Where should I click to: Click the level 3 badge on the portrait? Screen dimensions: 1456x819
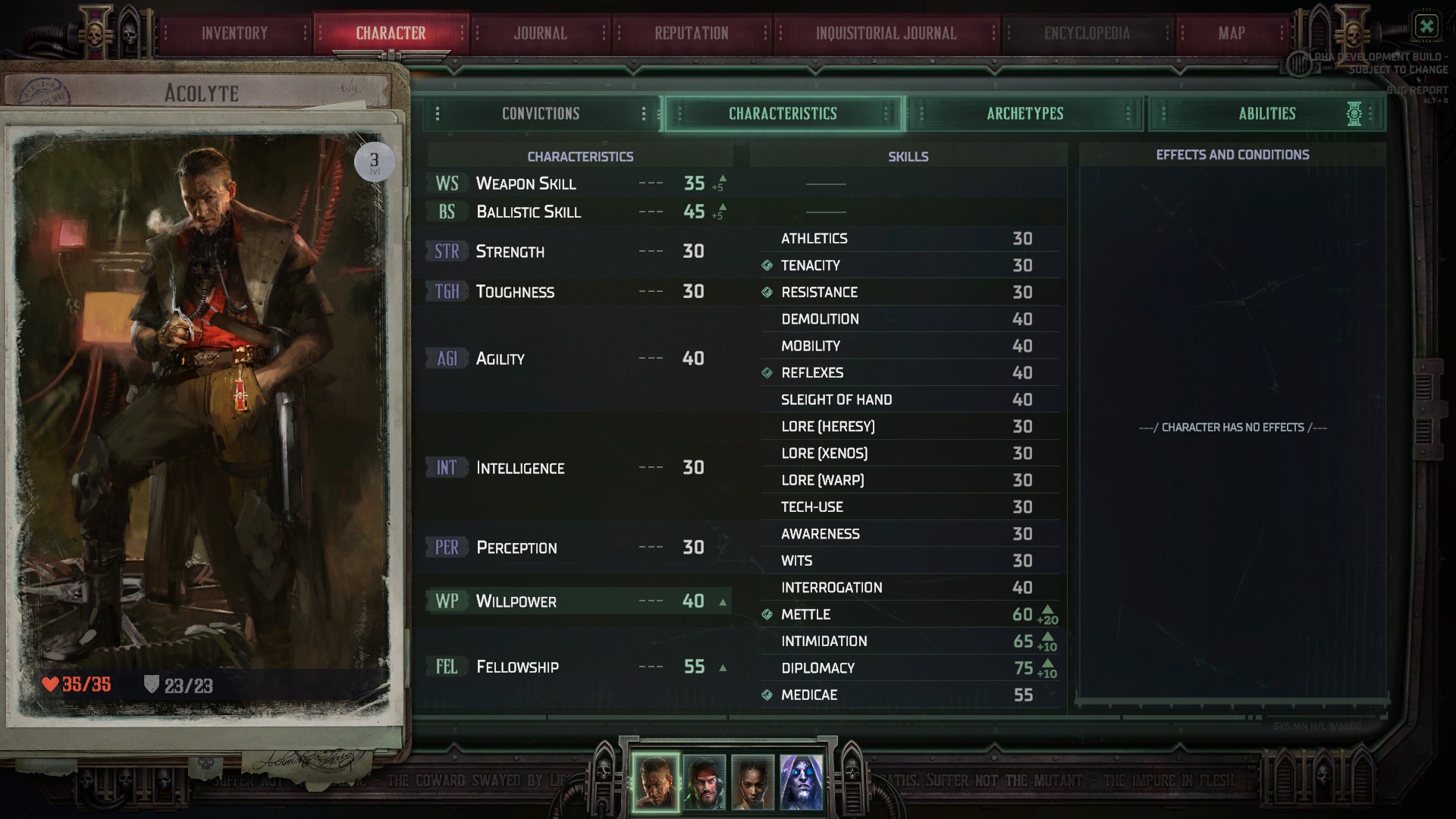374,160
